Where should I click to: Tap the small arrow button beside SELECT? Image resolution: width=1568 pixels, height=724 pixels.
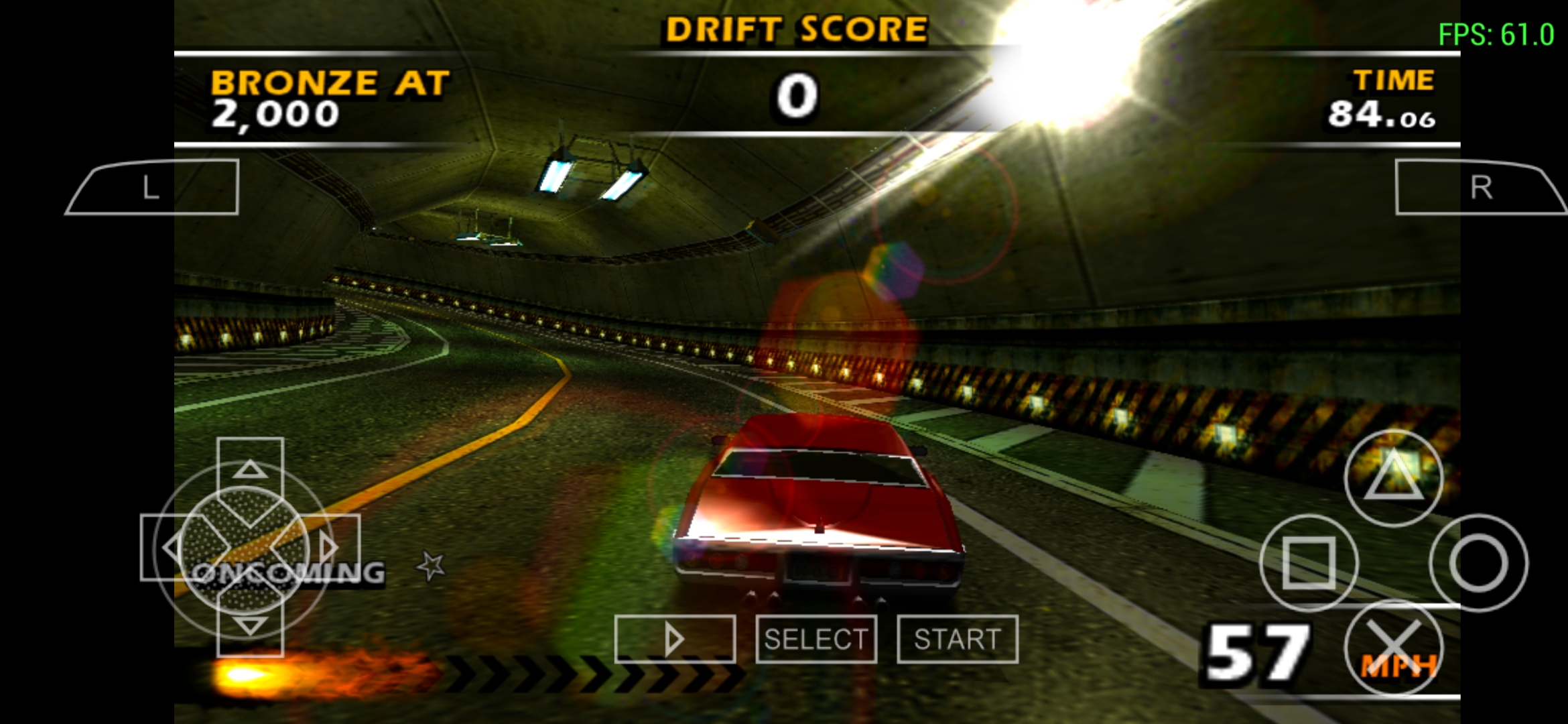coord(673,640)
